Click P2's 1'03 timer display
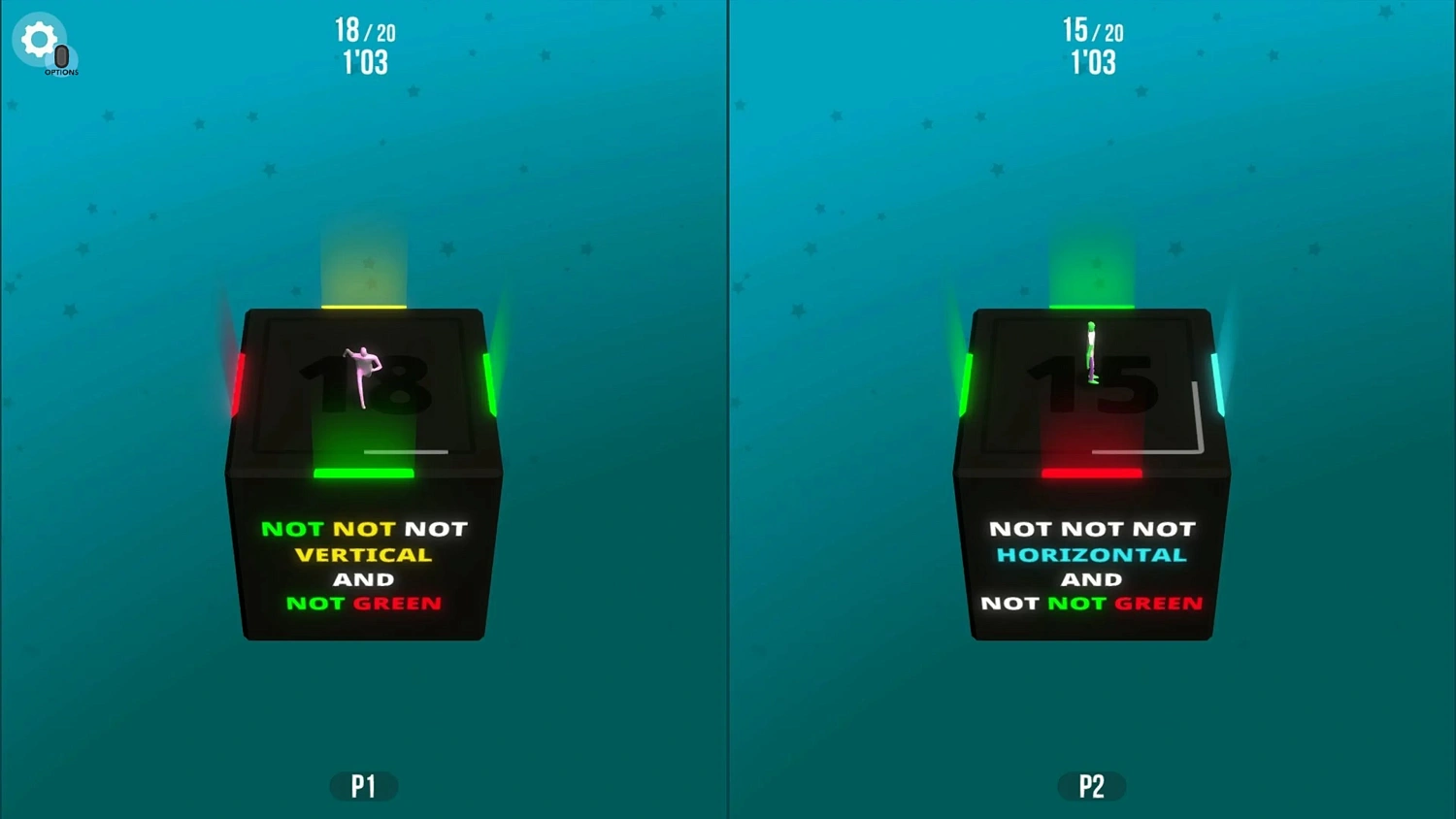 1093,62
